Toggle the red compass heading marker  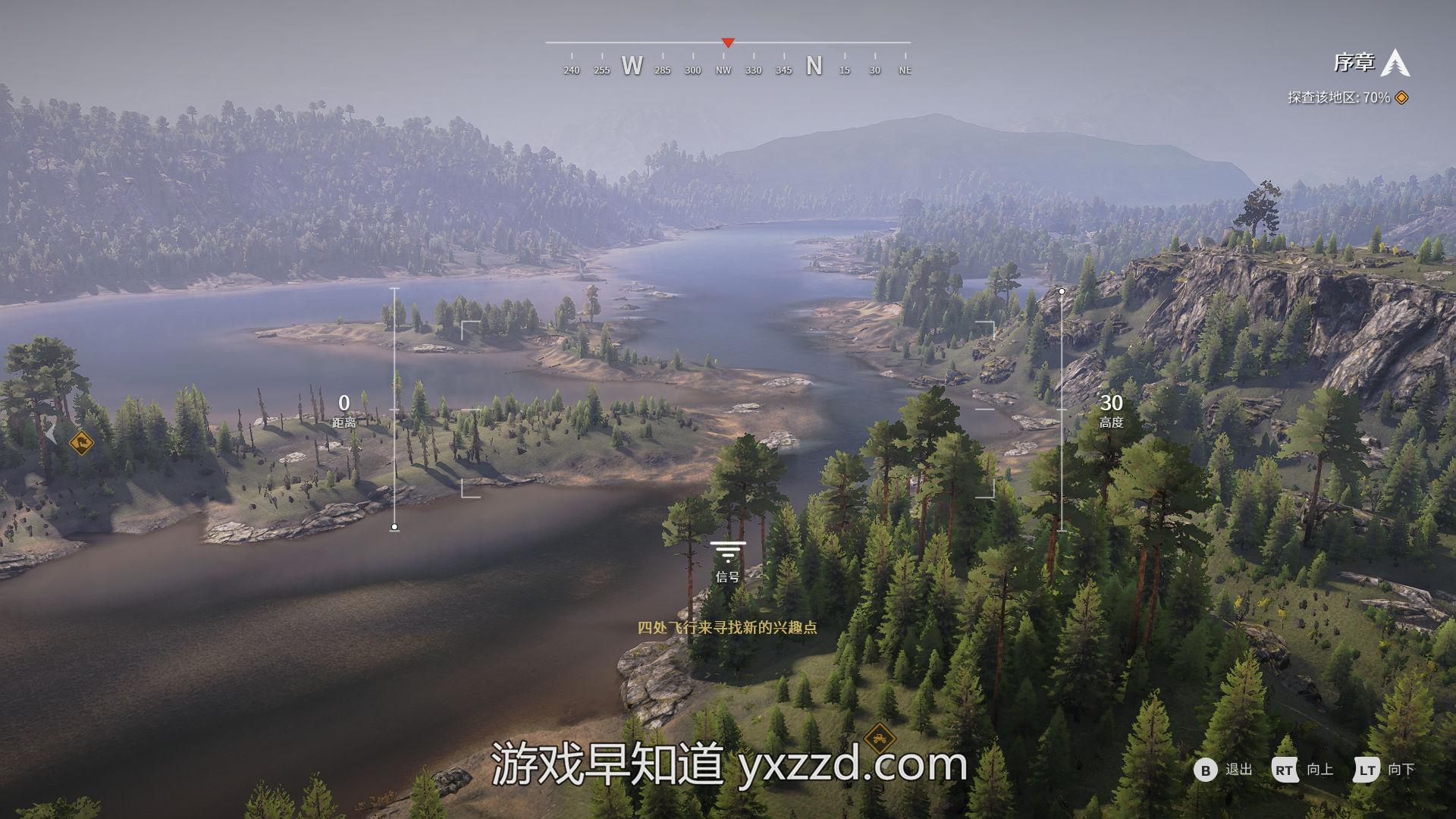click(x=727, y=43)
